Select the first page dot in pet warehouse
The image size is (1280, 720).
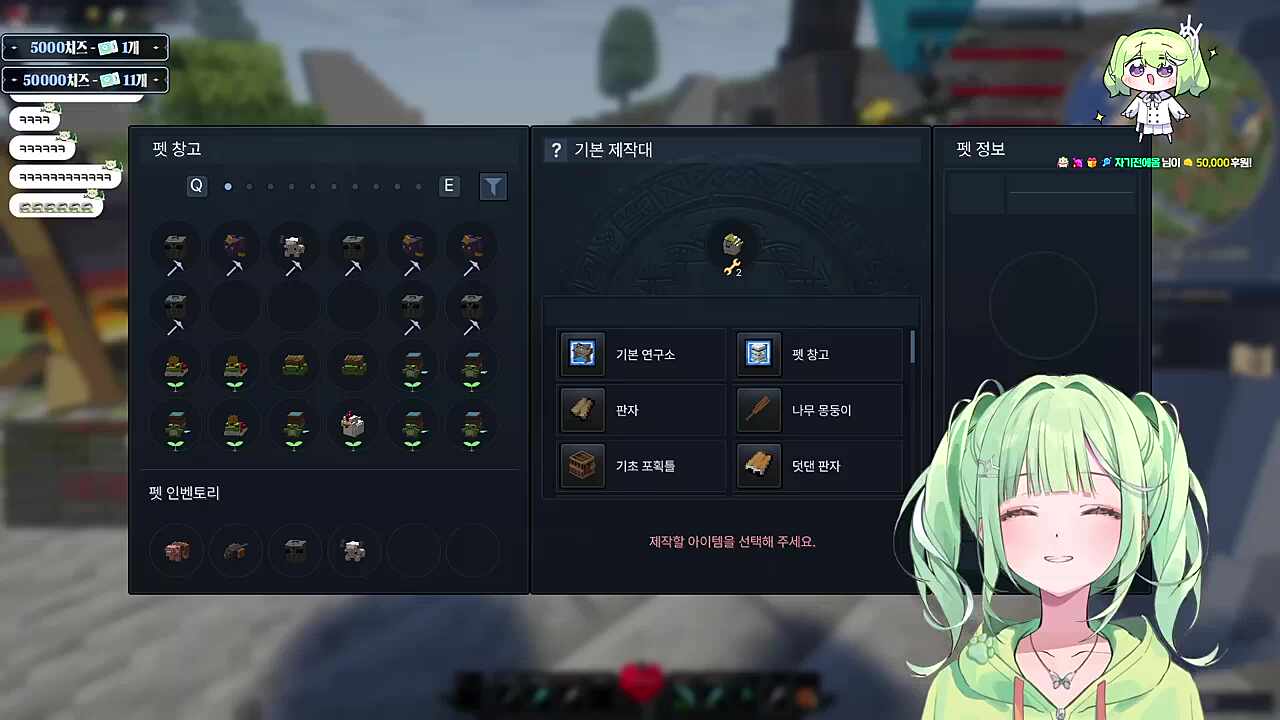pos(228,186)
